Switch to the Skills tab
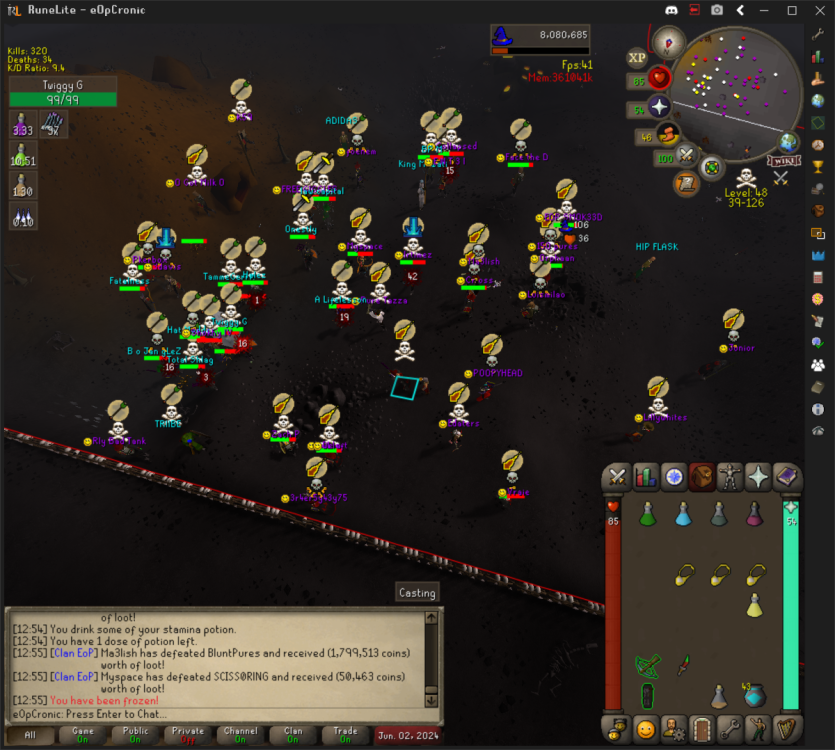This screenshot has height=750, width=835. coord(646,478)
